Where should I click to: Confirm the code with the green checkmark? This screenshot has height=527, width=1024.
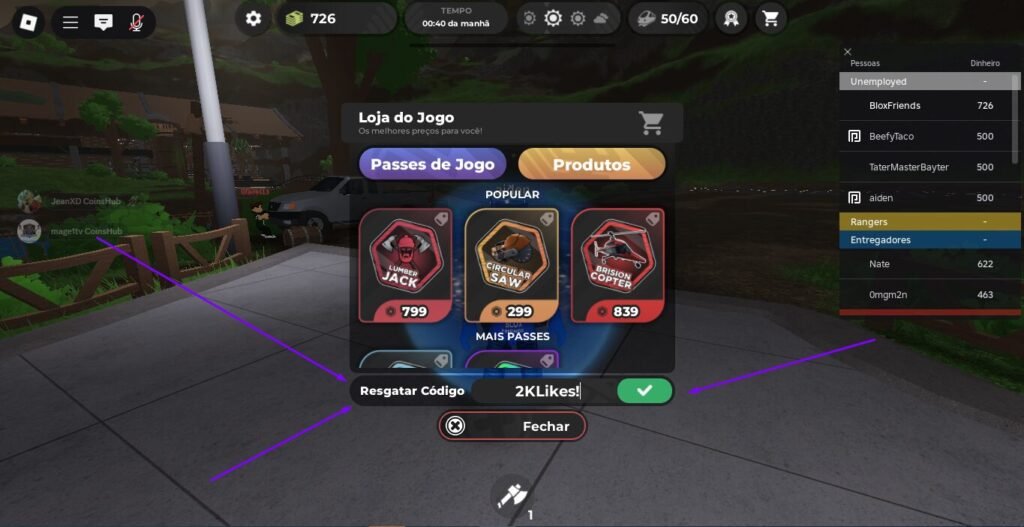coord(644,391)
